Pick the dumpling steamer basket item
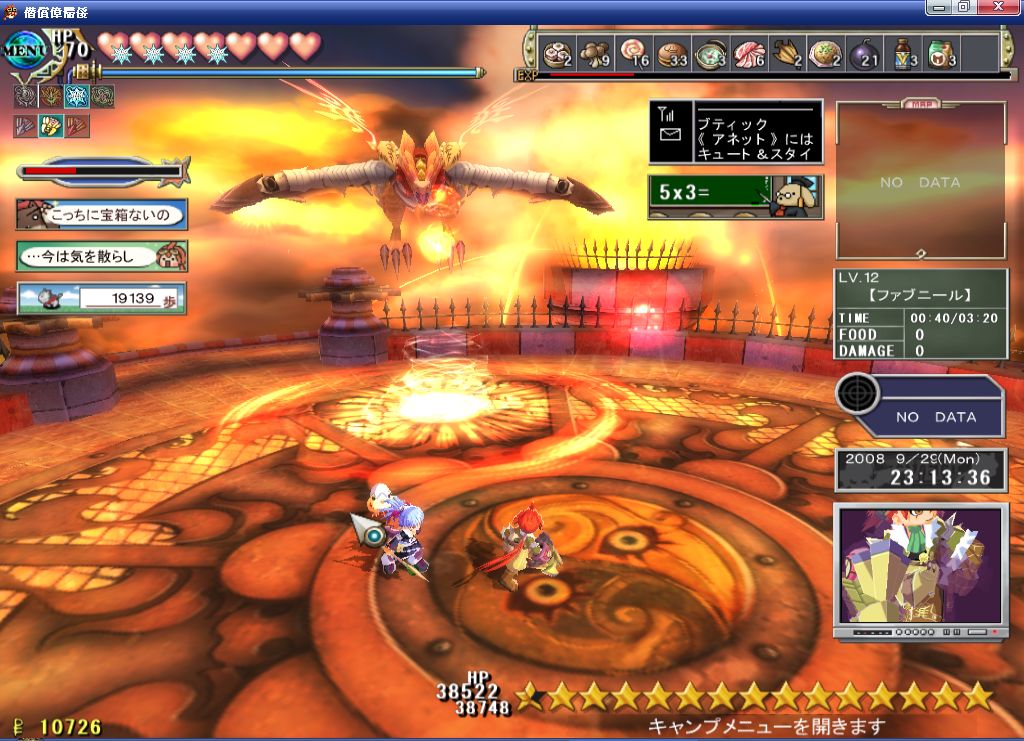1024x741 pixels. click(557, 53)
